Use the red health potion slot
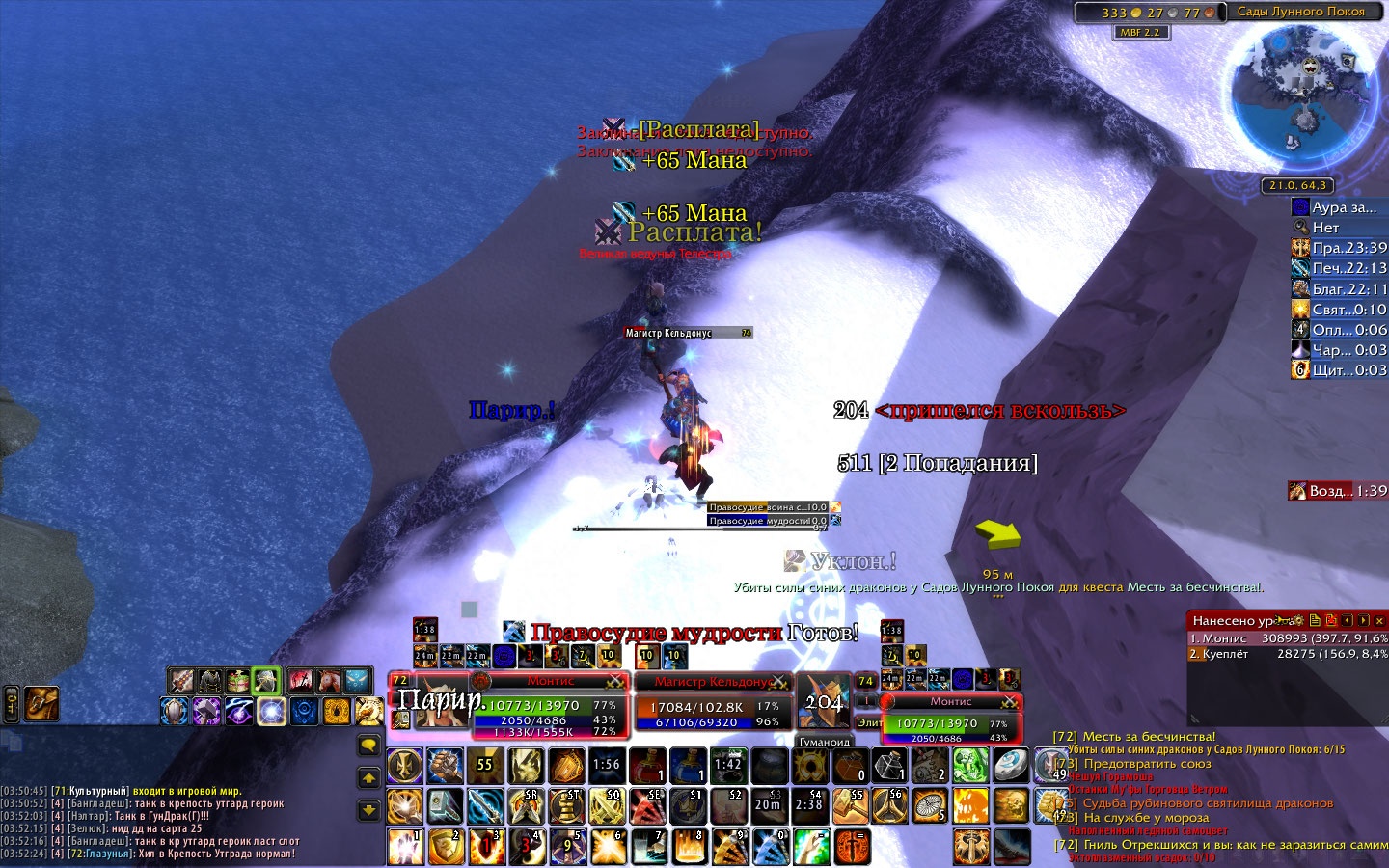 coord(646,767)
